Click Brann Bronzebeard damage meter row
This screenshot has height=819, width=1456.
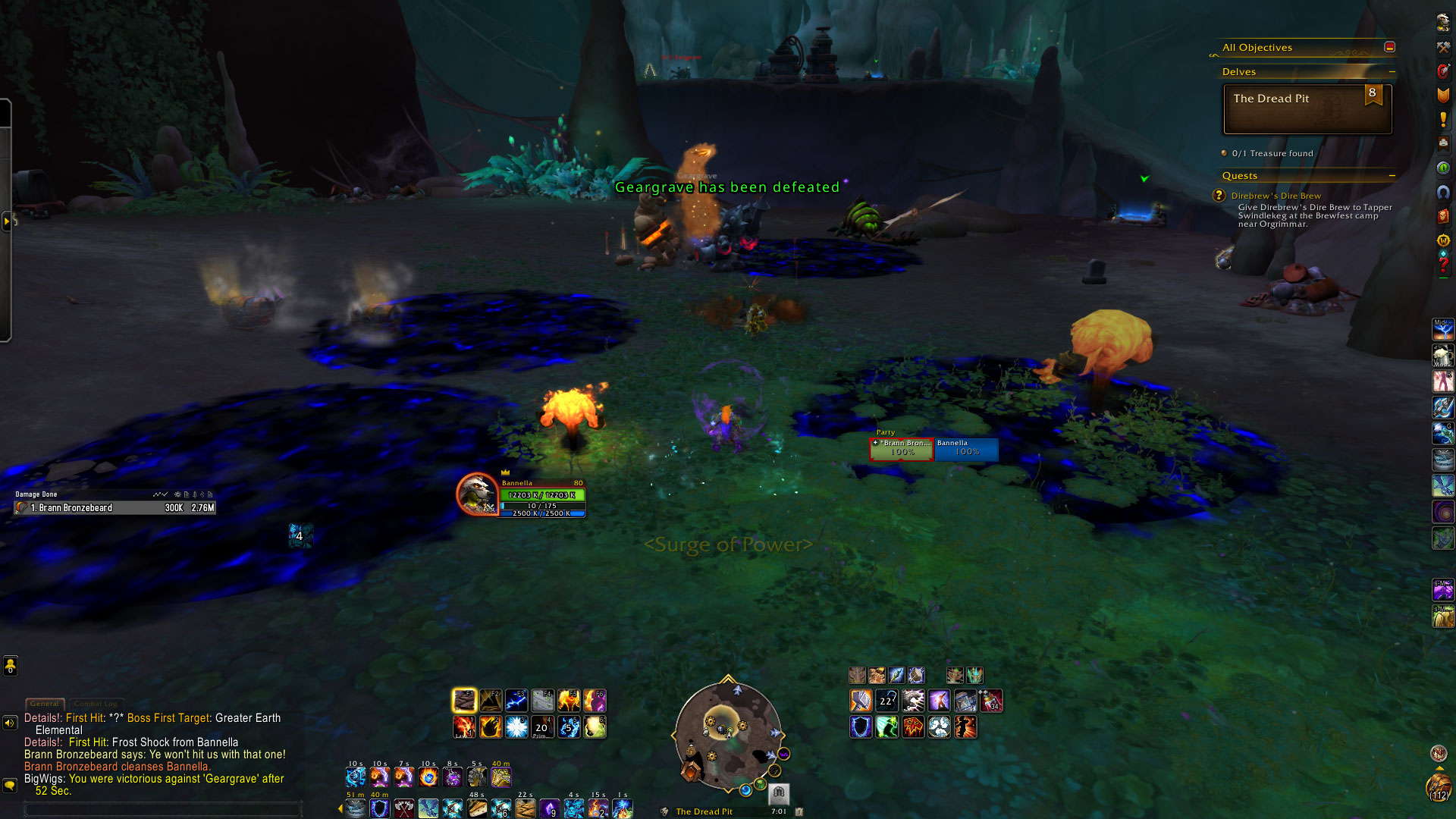[115, 508]
